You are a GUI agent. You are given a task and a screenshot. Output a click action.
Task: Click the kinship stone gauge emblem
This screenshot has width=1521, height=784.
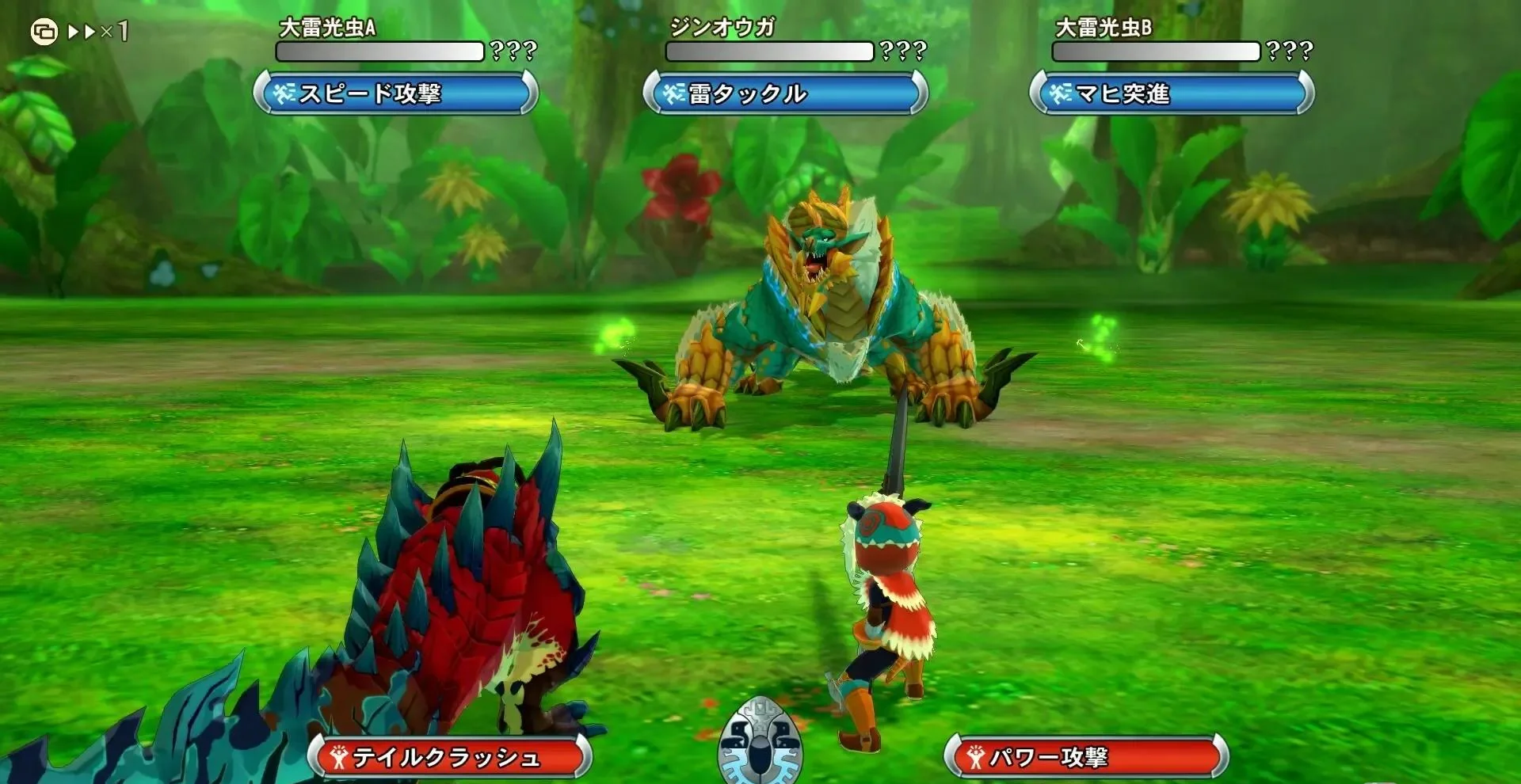[760, 743]
